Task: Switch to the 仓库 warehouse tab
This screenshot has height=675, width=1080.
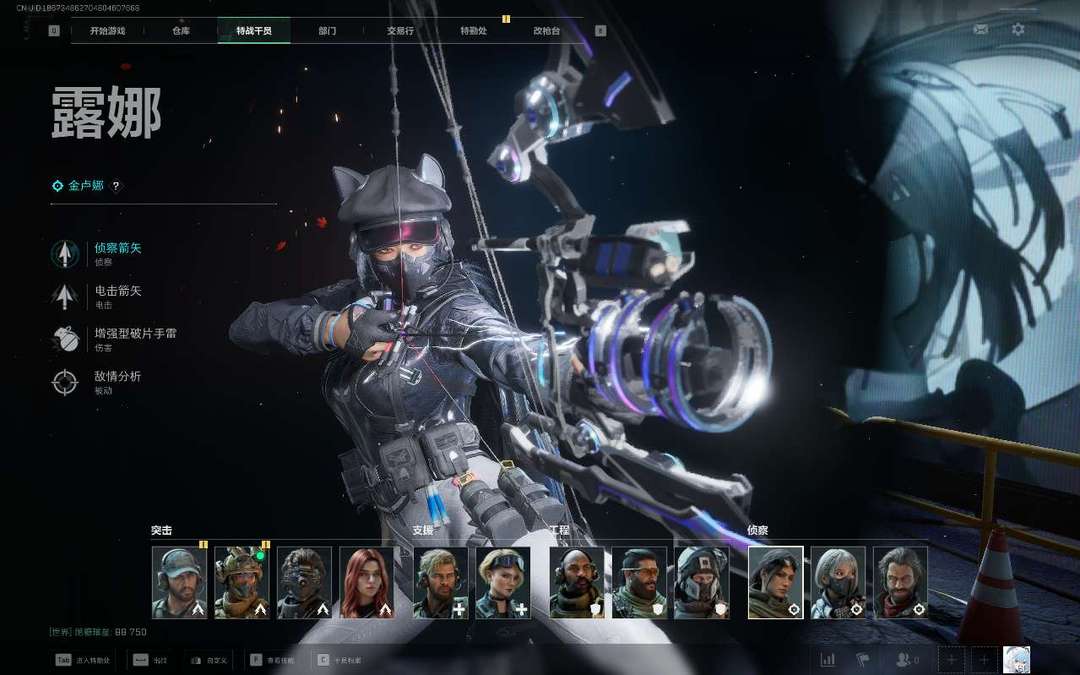Action: (181, 31)
